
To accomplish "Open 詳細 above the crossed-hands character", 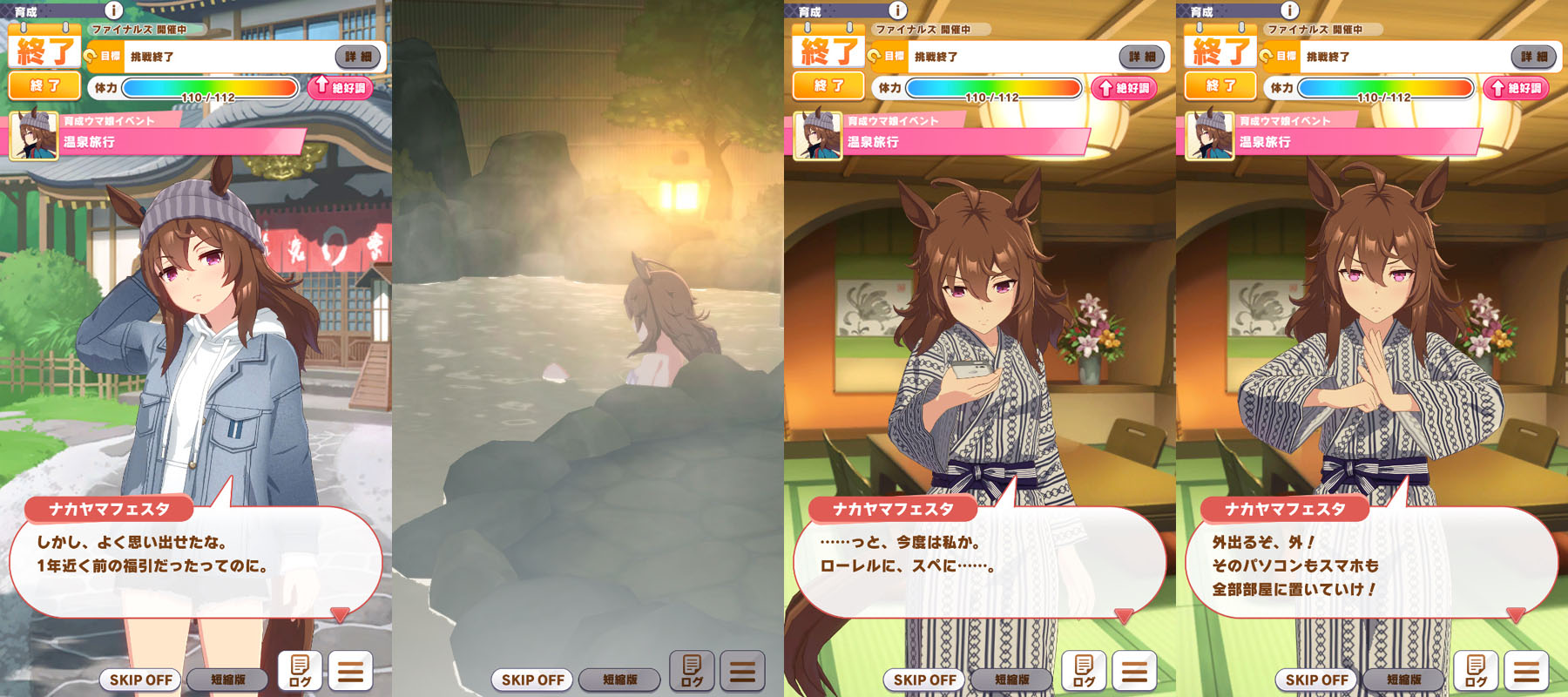I will tap(1534, 57).
